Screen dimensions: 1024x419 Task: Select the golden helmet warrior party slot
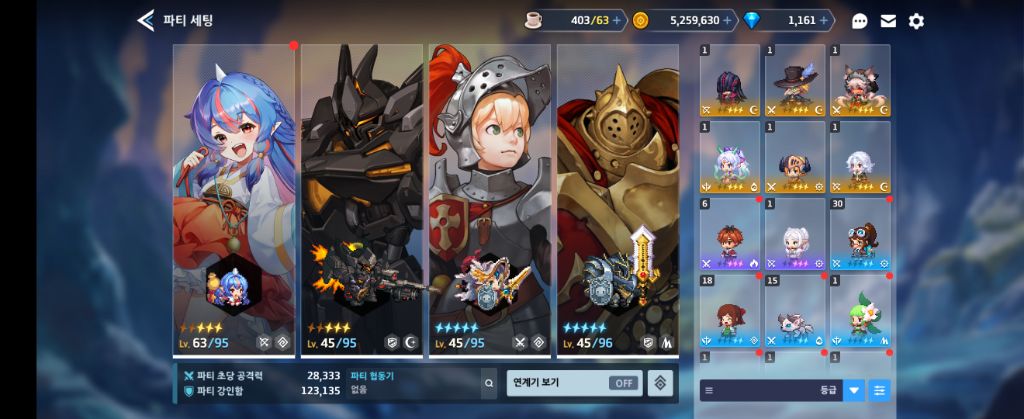[617, 200]
